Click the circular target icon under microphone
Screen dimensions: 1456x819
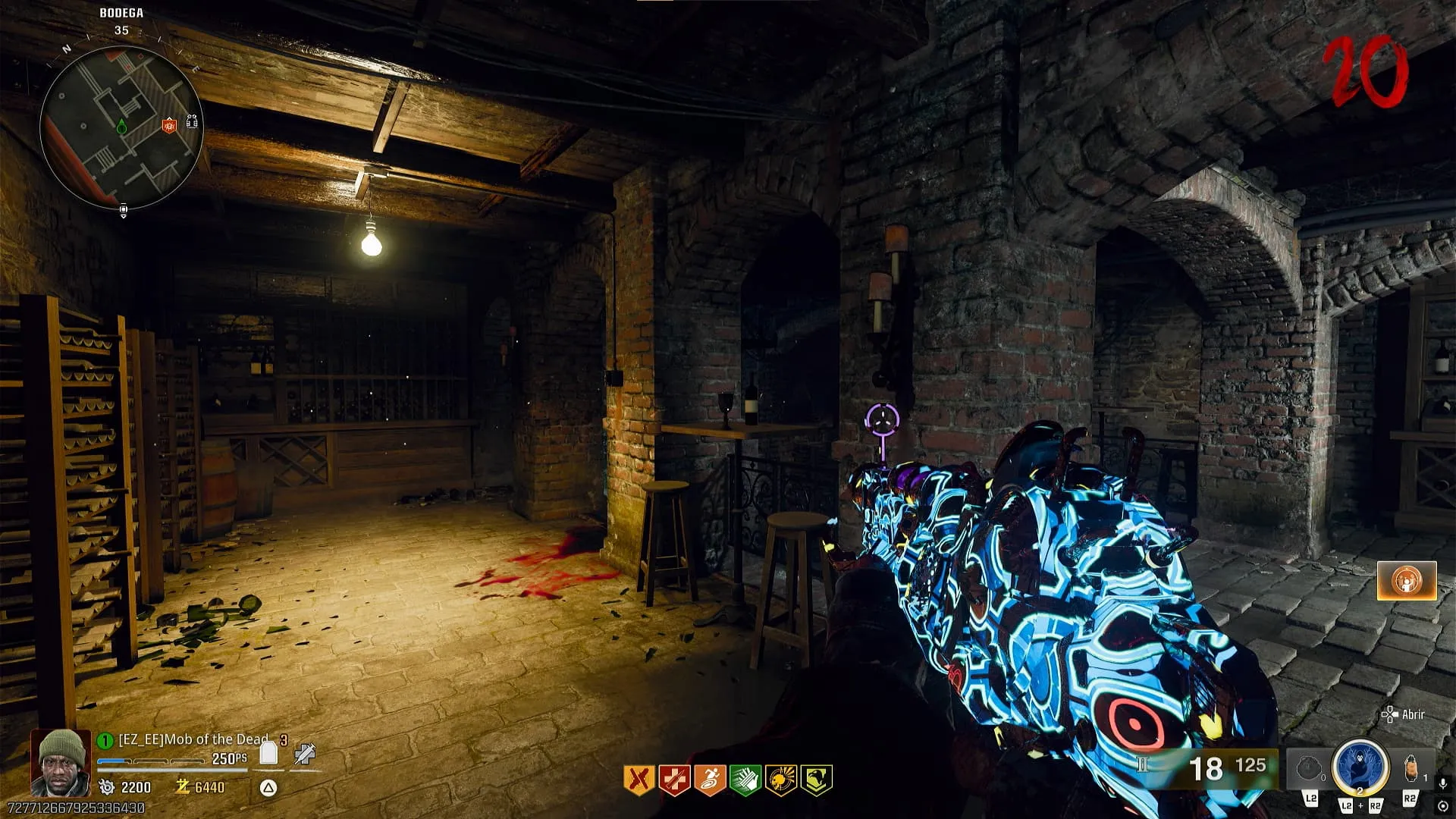1443,805
